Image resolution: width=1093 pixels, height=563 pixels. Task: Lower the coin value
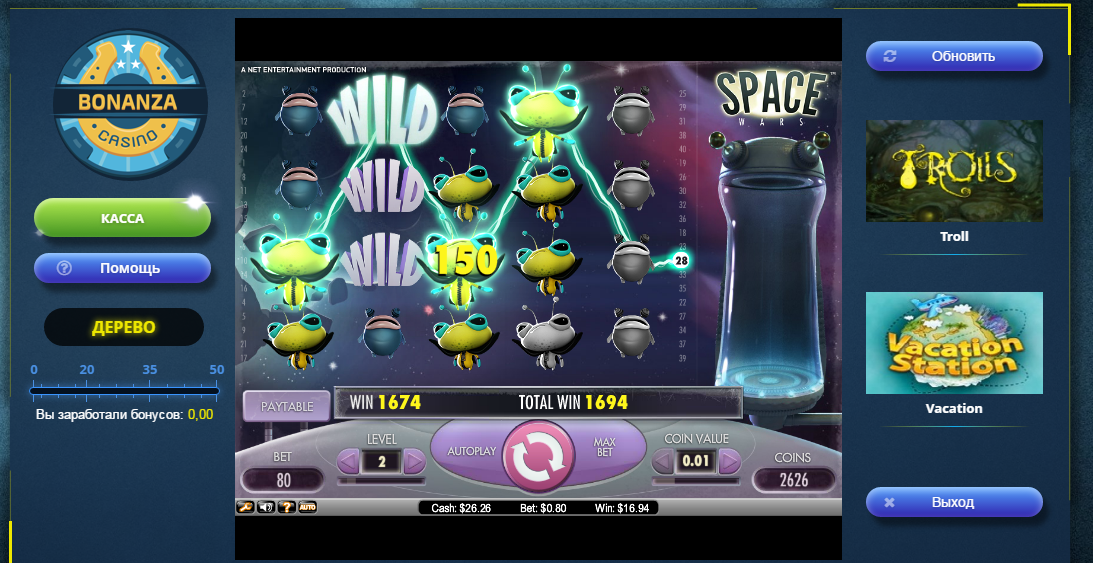coord(663,461)
